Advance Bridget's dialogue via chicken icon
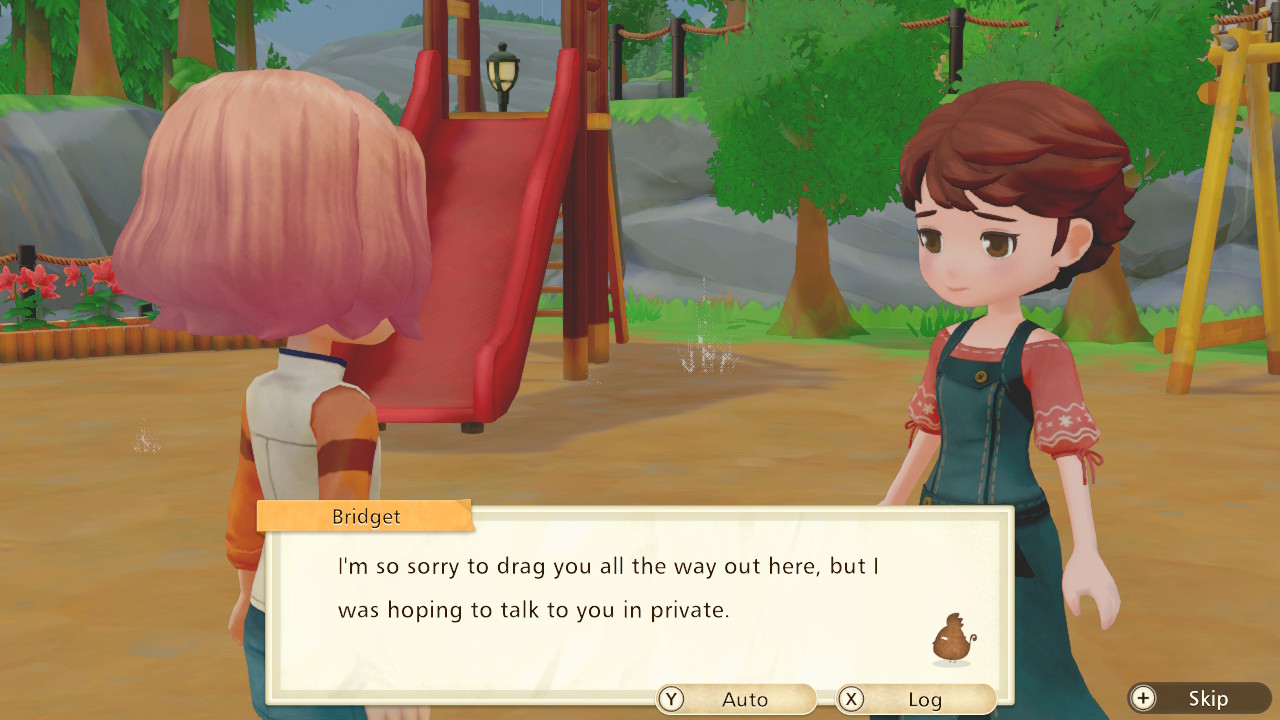This screenshot has width=1280, height=720. click(x=951, y=640)
